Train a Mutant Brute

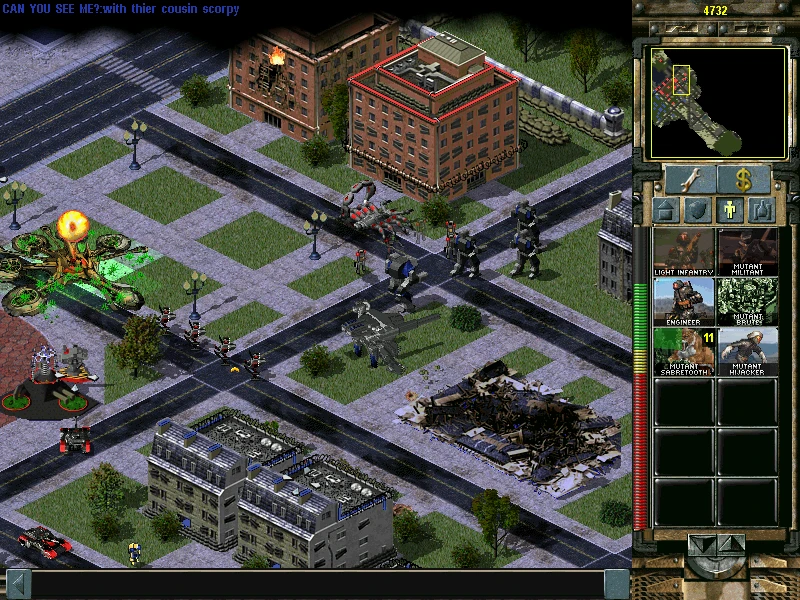coord(748,301)
